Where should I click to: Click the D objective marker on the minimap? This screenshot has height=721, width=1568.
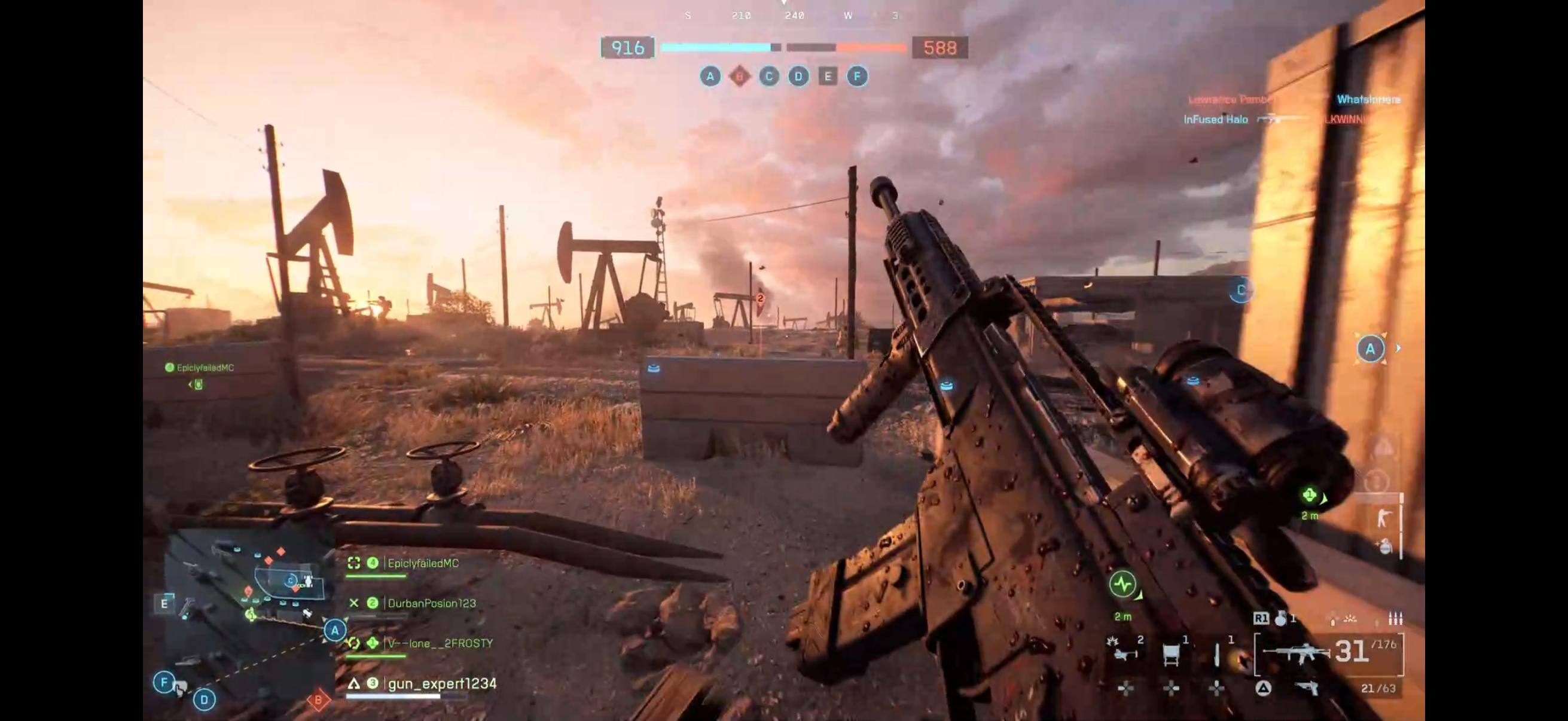pos(204,699)
